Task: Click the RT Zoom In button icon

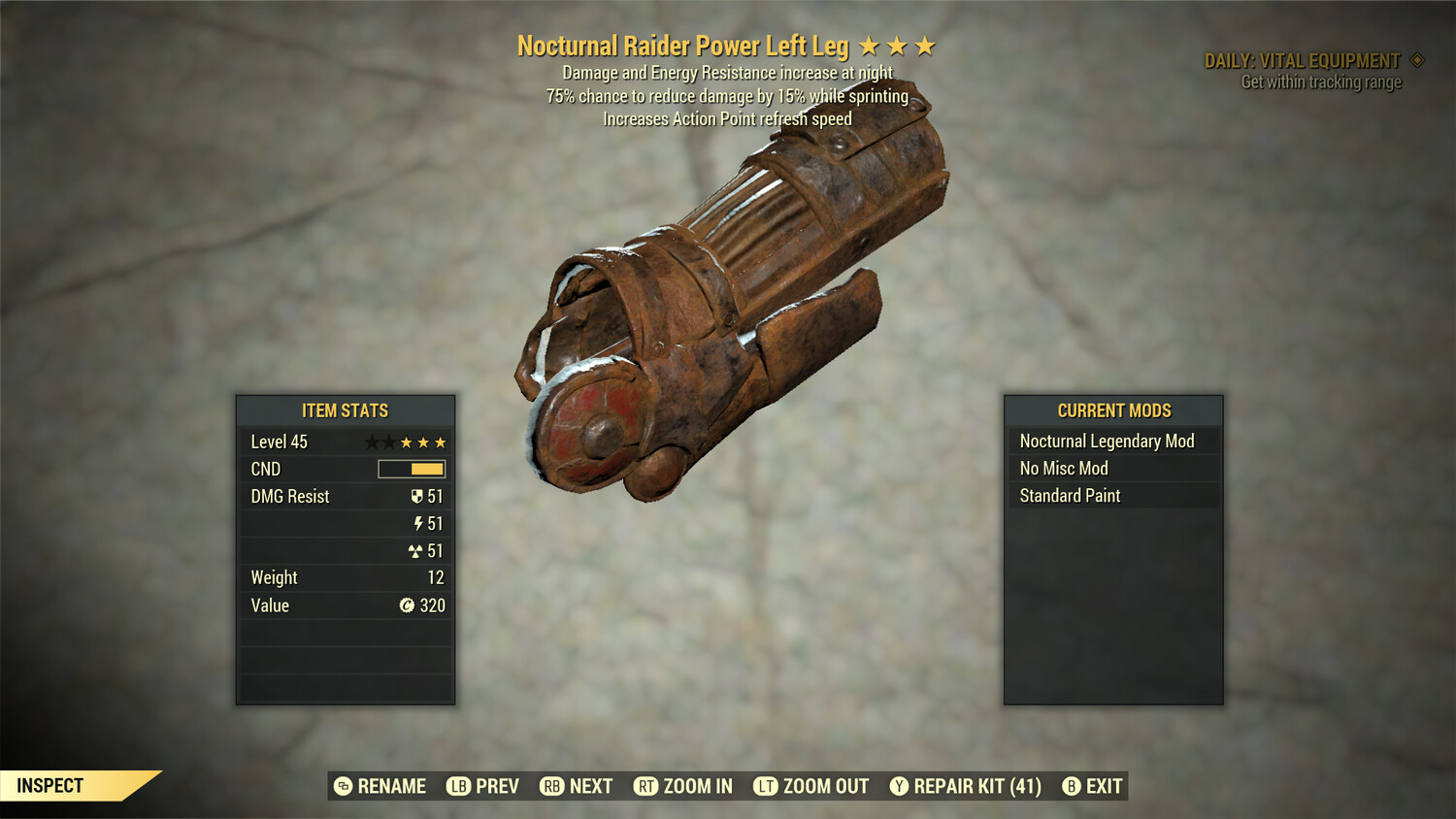Action: [648, 786]
